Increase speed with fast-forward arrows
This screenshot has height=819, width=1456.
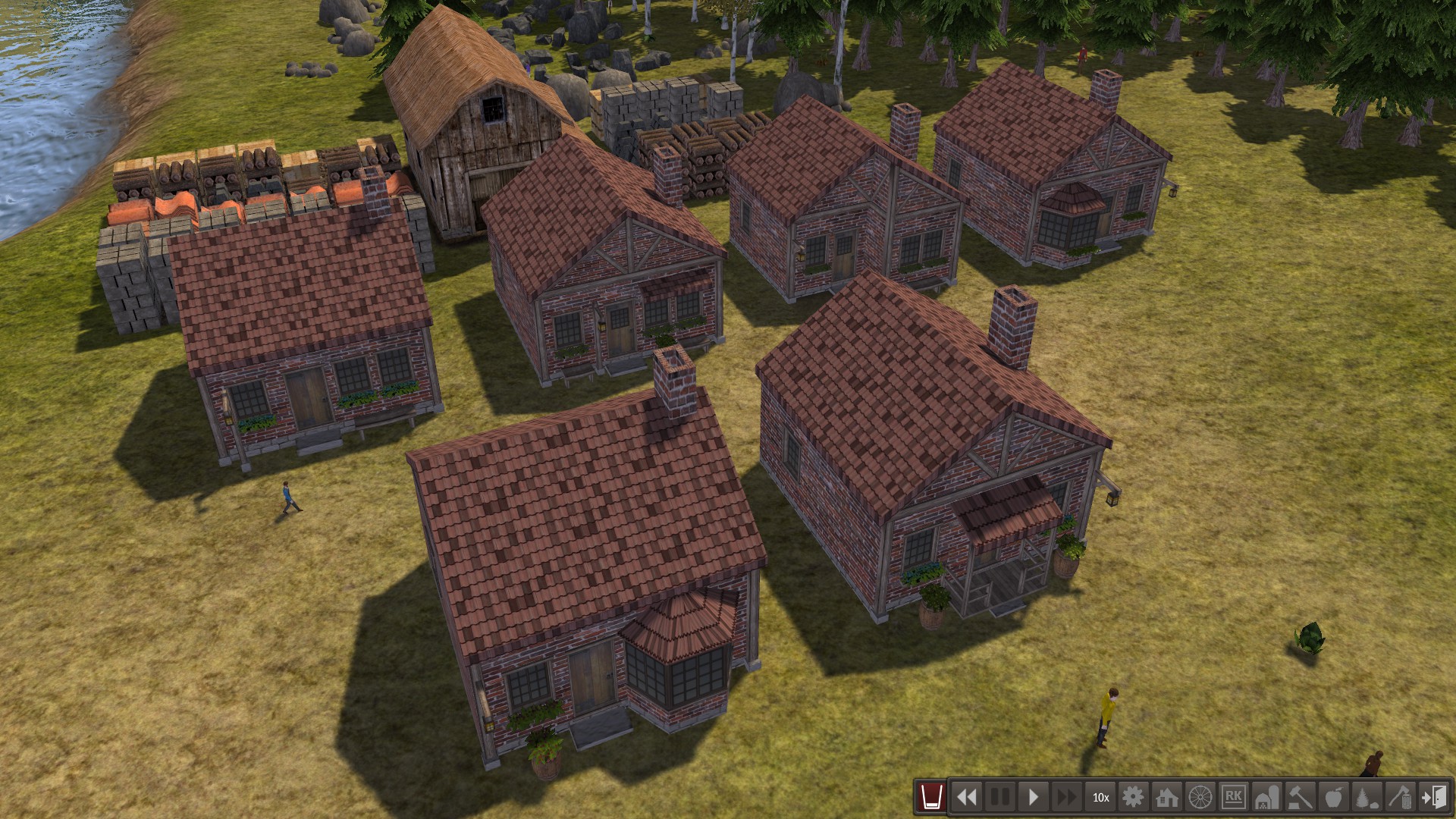coord(1066,797)
